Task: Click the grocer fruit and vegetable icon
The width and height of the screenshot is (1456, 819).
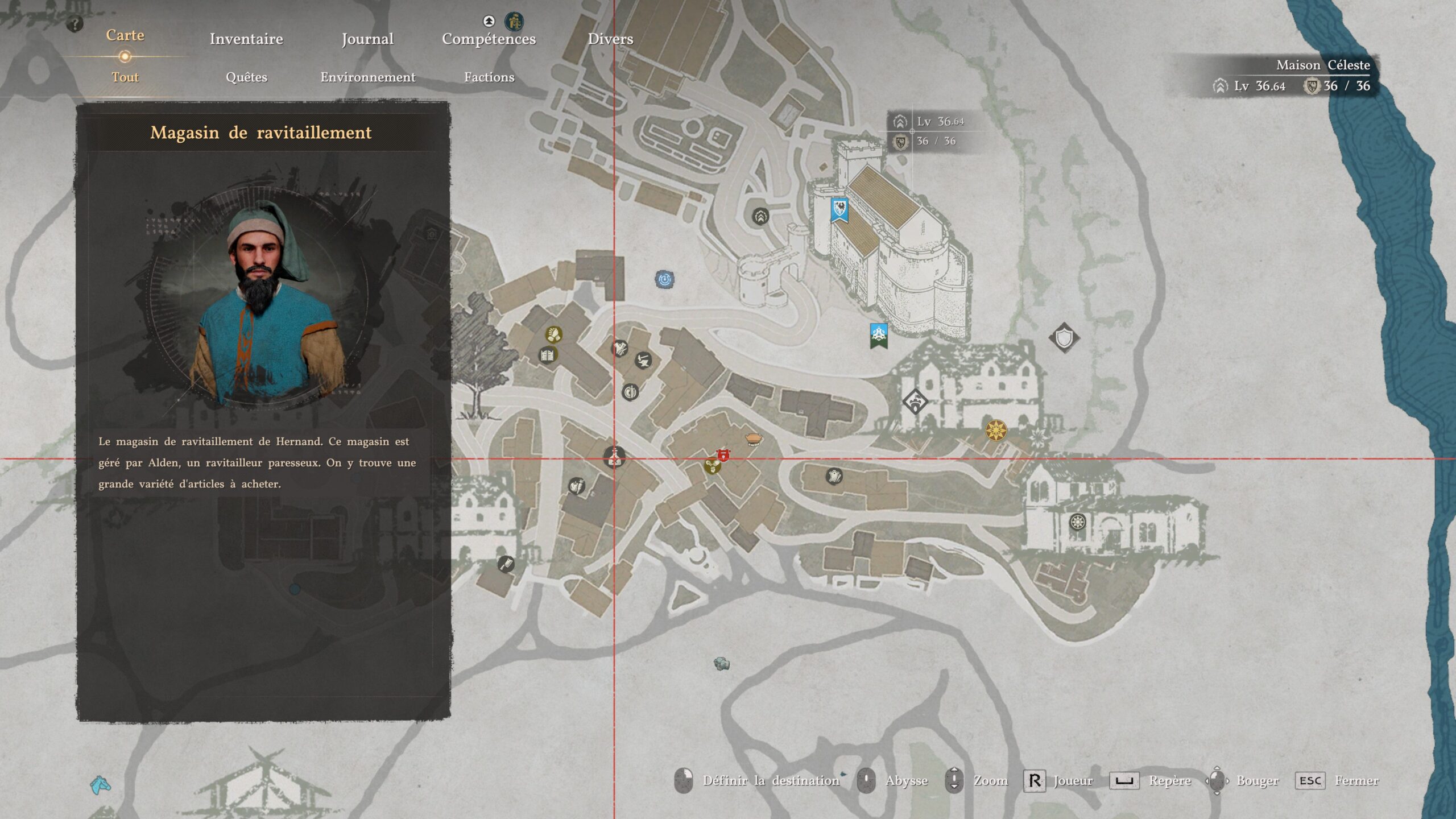Action: coord(577,487)
